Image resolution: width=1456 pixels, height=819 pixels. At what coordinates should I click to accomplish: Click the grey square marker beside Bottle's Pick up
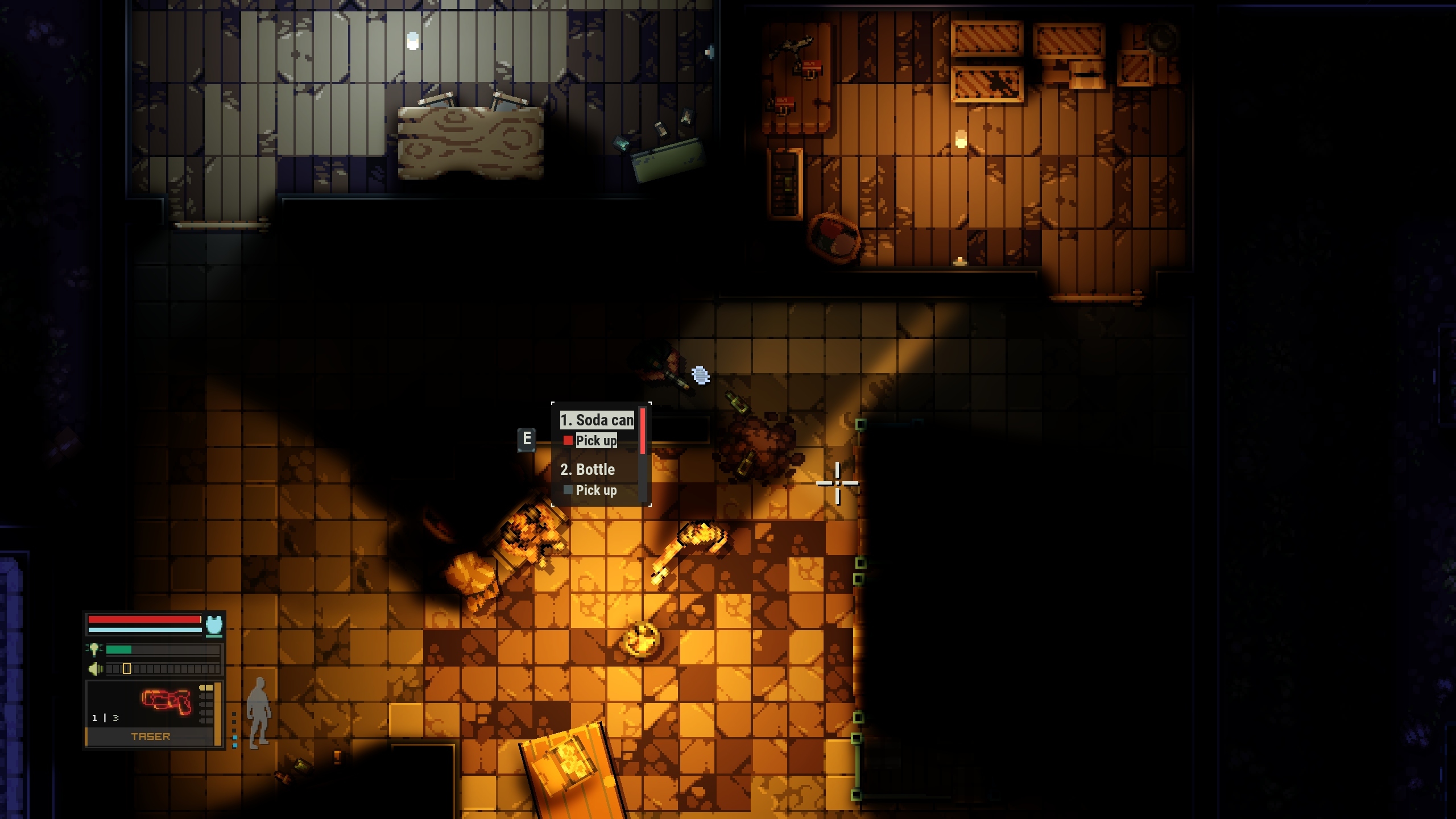click(568, 490)
